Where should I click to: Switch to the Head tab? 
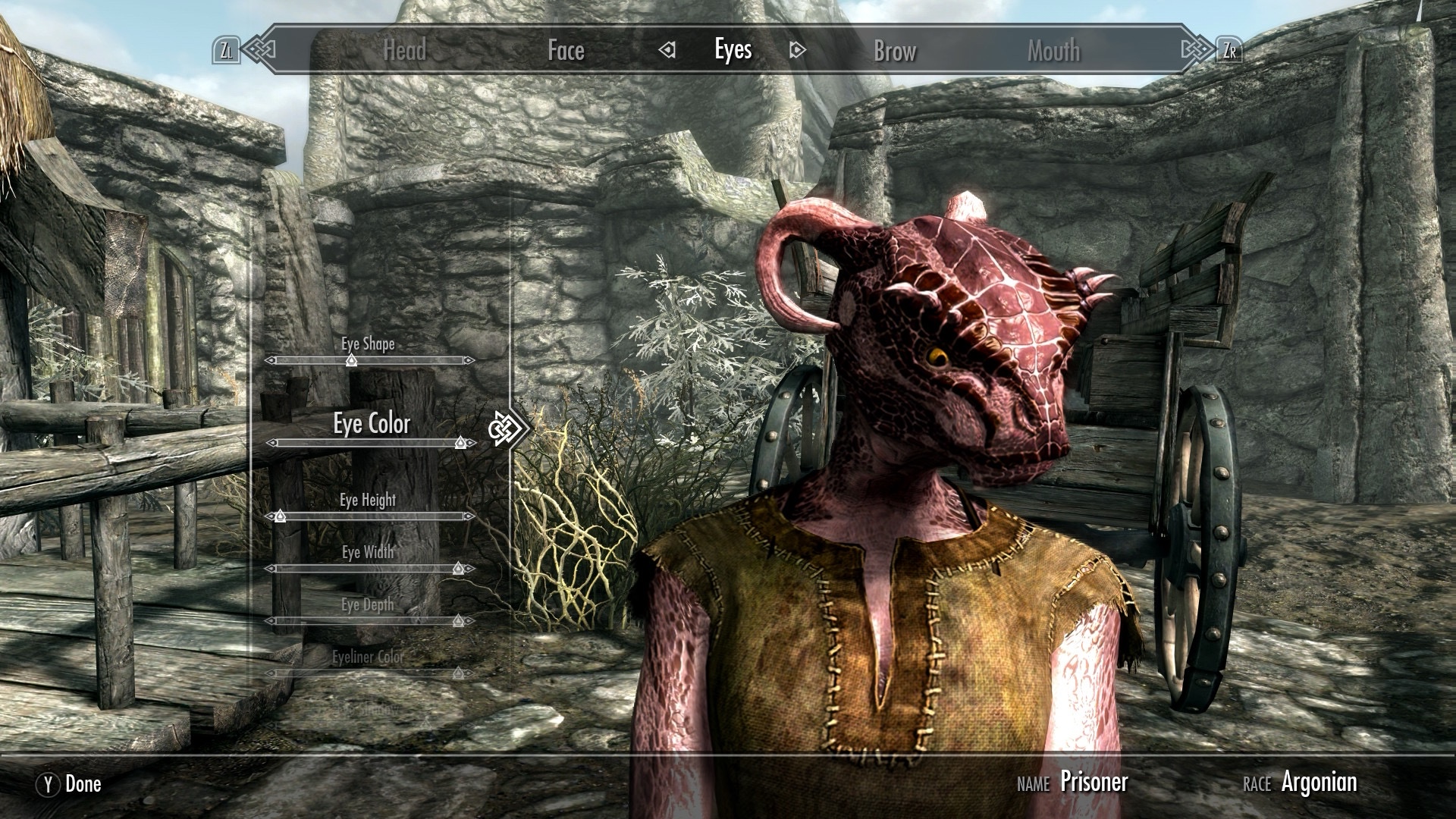coord(404,51)
